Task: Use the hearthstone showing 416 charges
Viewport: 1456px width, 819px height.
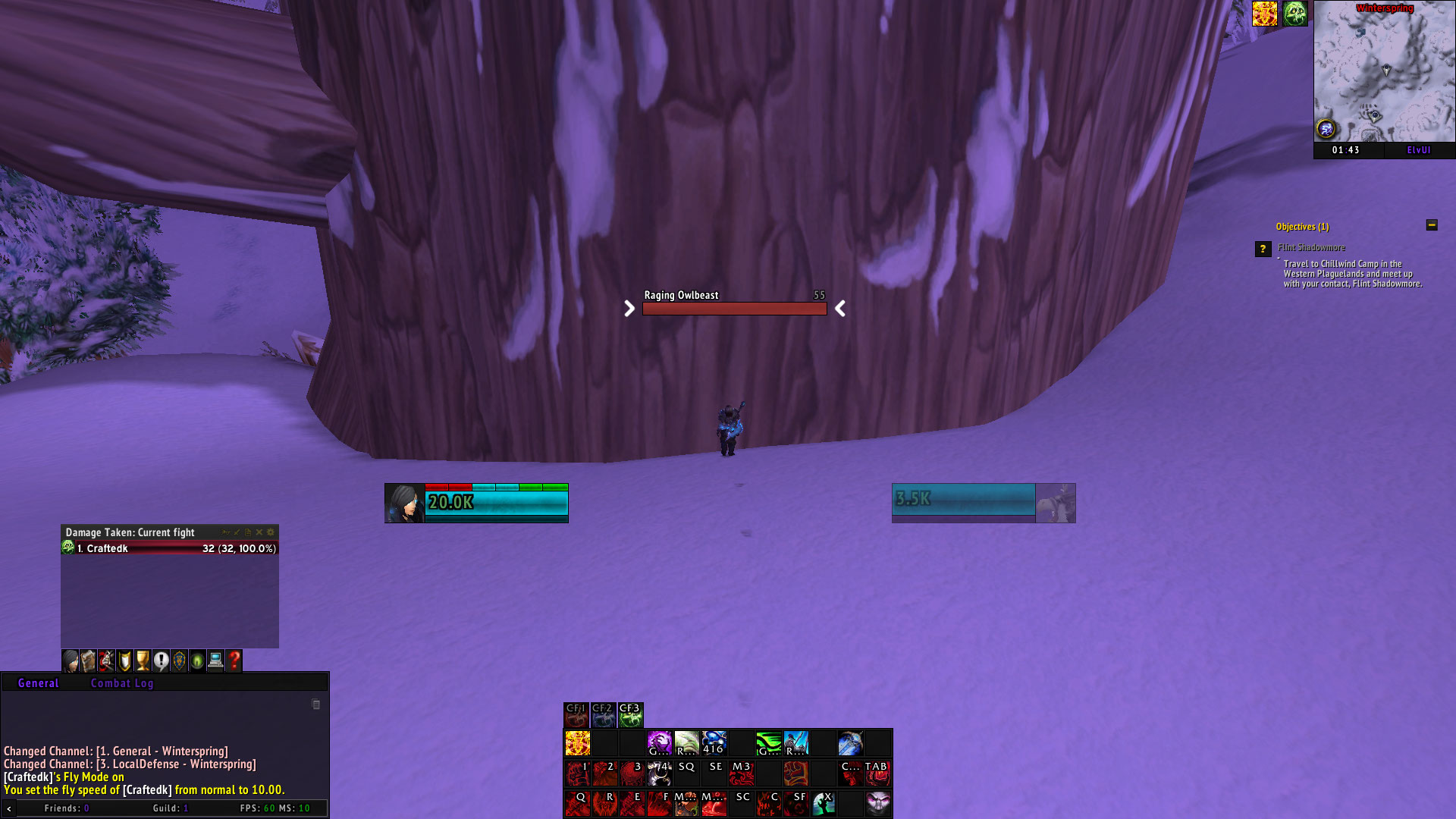Action: 714,745
